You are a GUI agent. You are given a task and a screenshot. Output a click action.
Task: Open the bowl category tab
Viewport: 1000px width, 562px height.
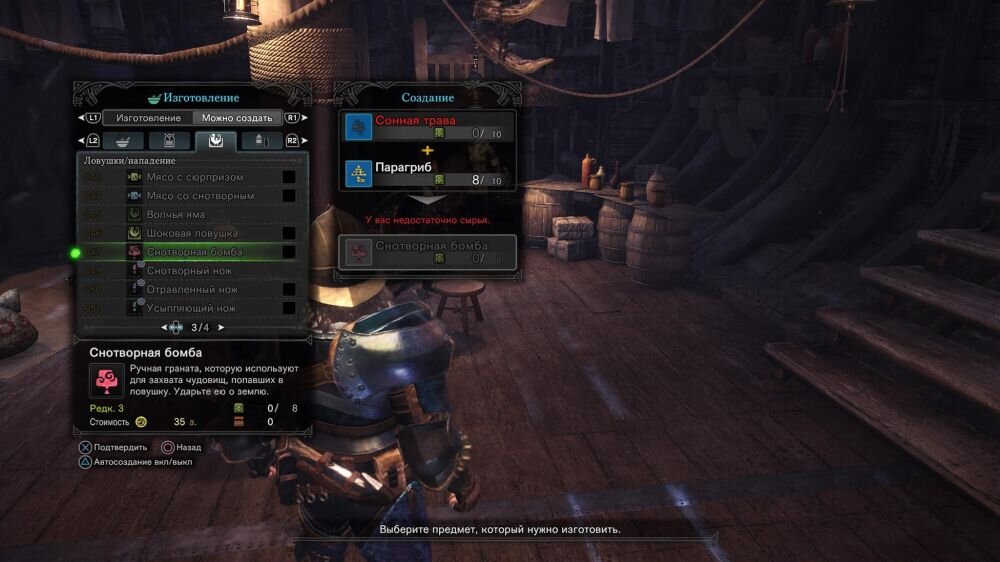click(x=124, y=141)
